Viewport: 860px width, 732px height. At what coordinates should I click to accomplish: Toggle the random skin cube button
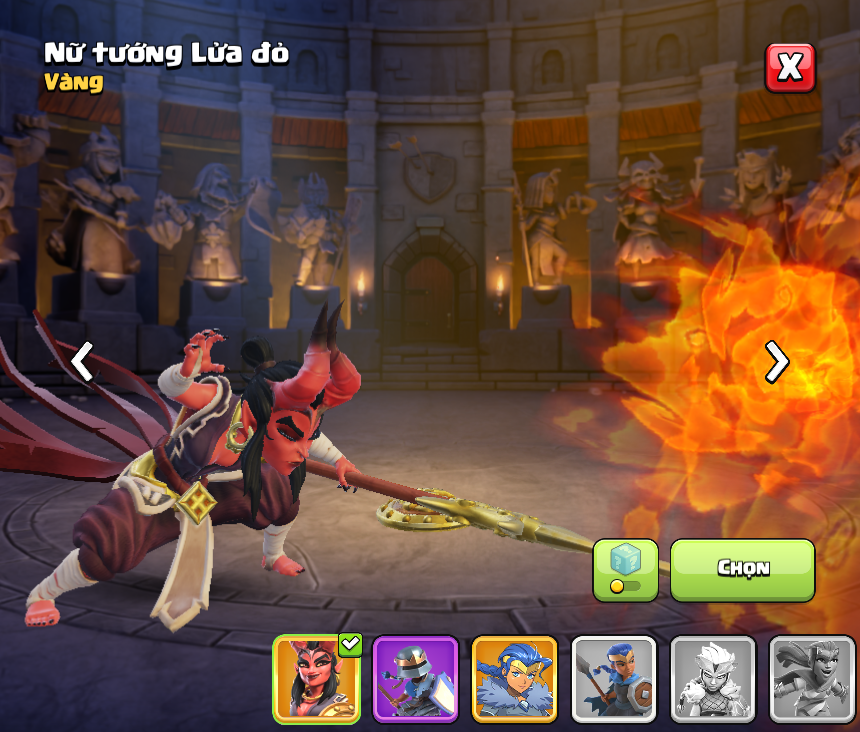tap(625, 570)
